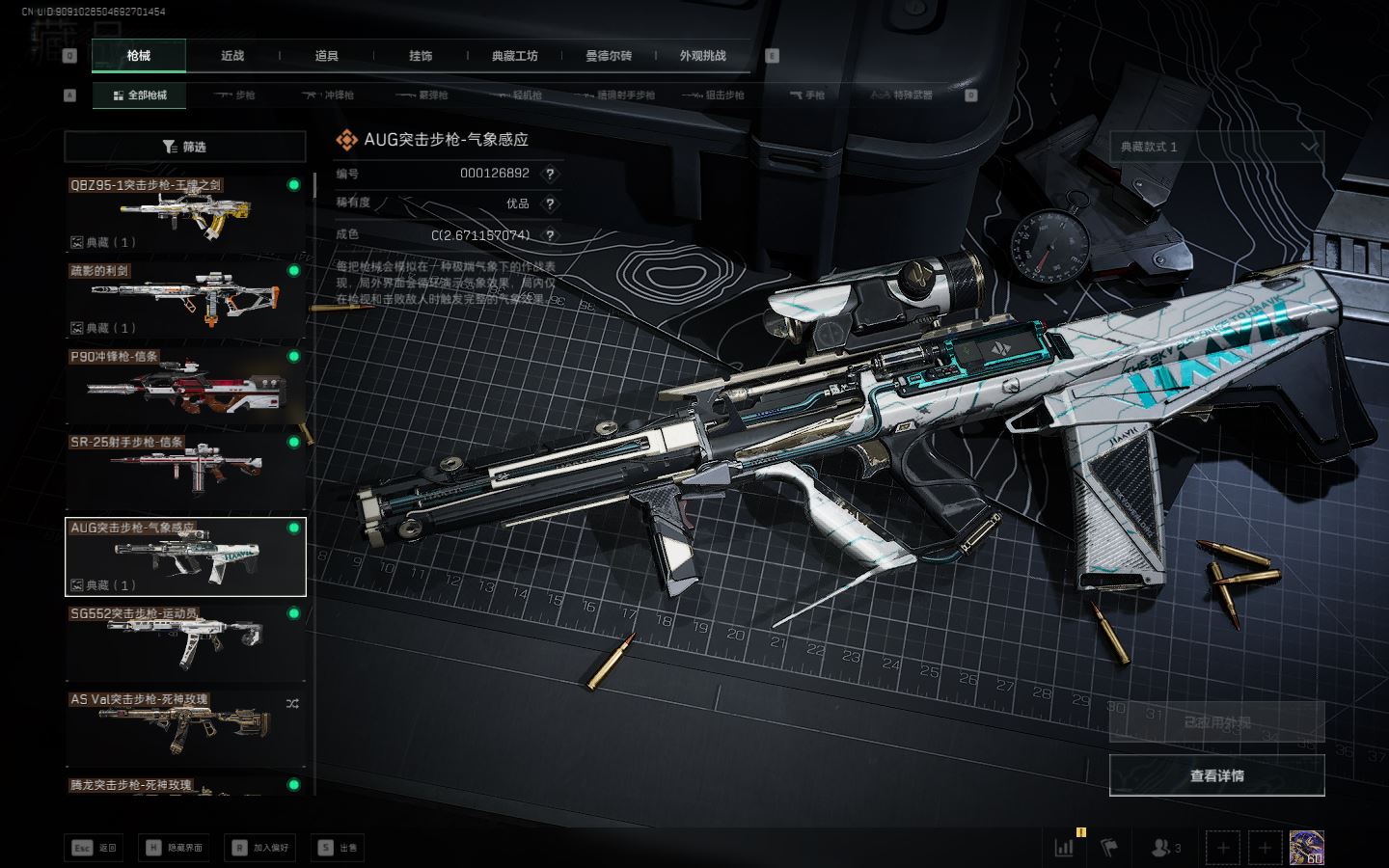
Task: Open the player avatar in the corner
Action: coord(1306,848)
